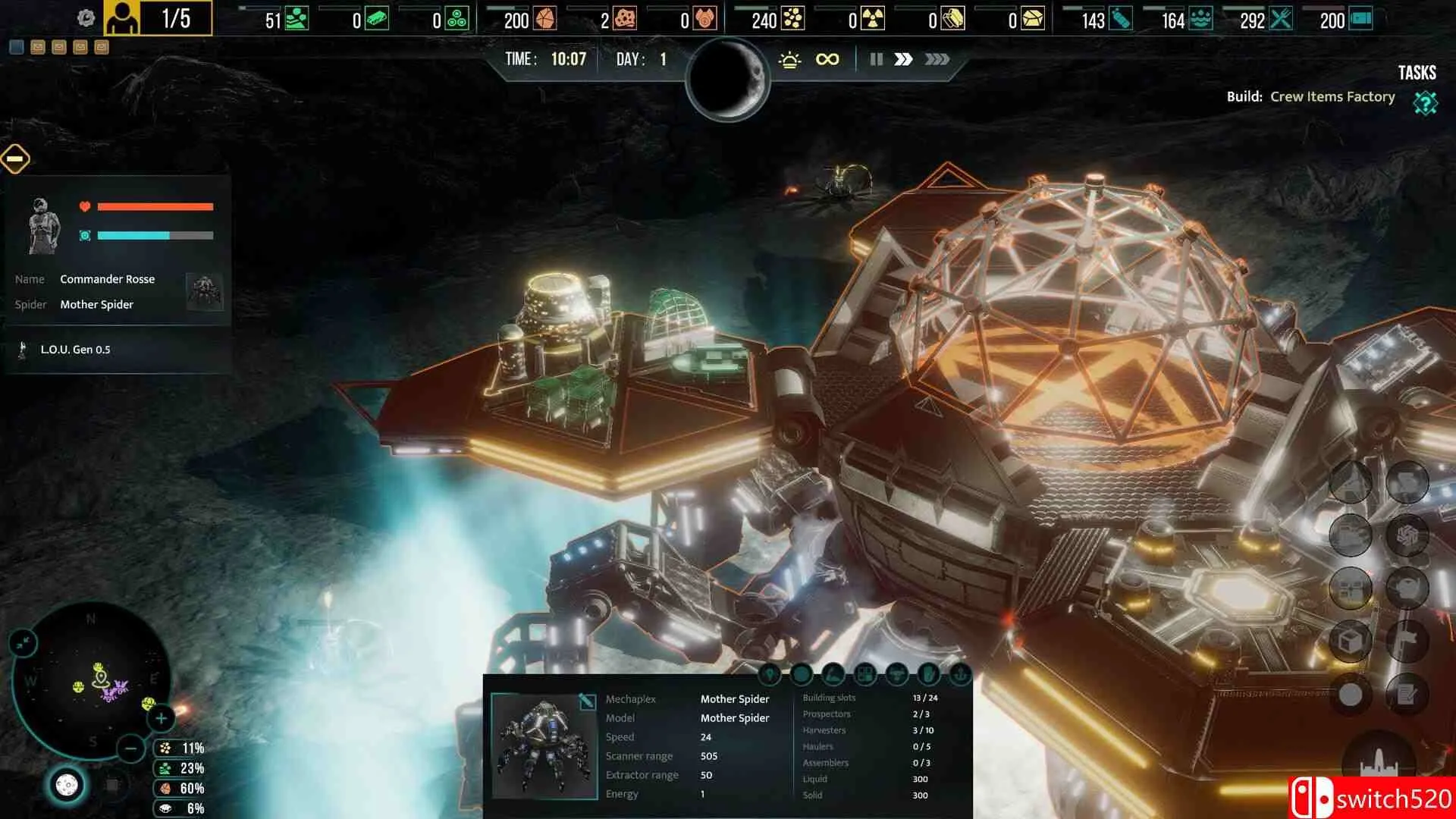Viewport: 1456px width, 819px height.
Task: Click Commander Rosse's orange health bar
Action: (x=155, y=206)
